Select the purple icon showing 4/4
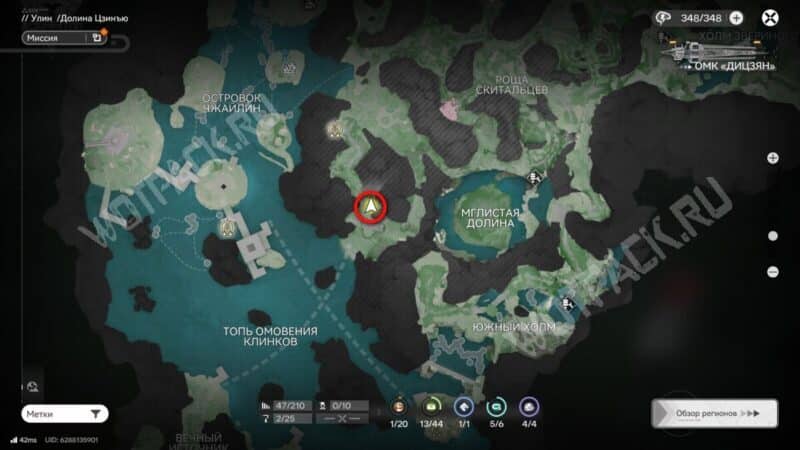 tap(529, 406)
